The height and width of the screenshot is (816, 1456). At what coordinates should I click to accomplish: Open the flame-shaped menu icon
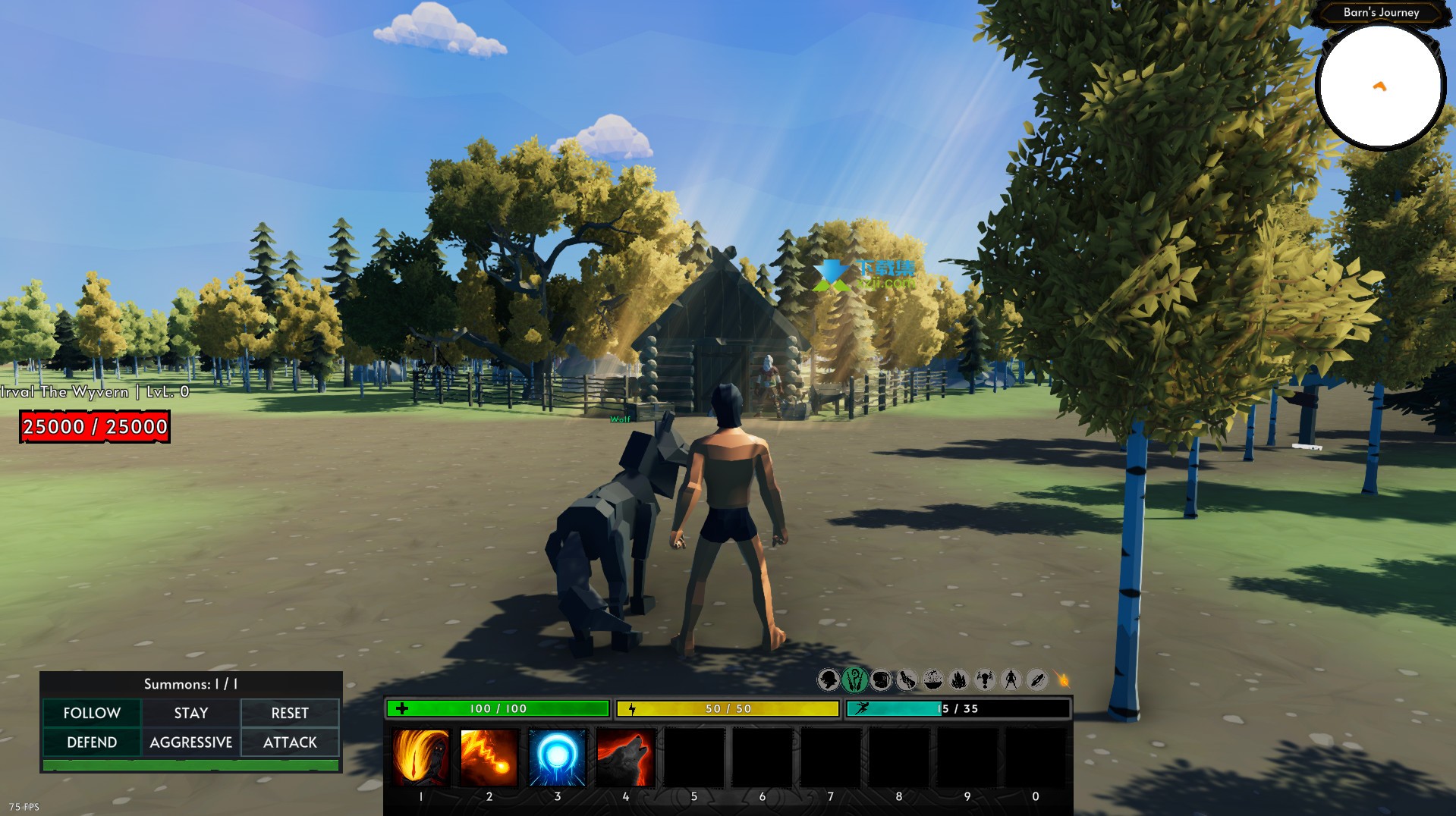(x=959, y=679)
